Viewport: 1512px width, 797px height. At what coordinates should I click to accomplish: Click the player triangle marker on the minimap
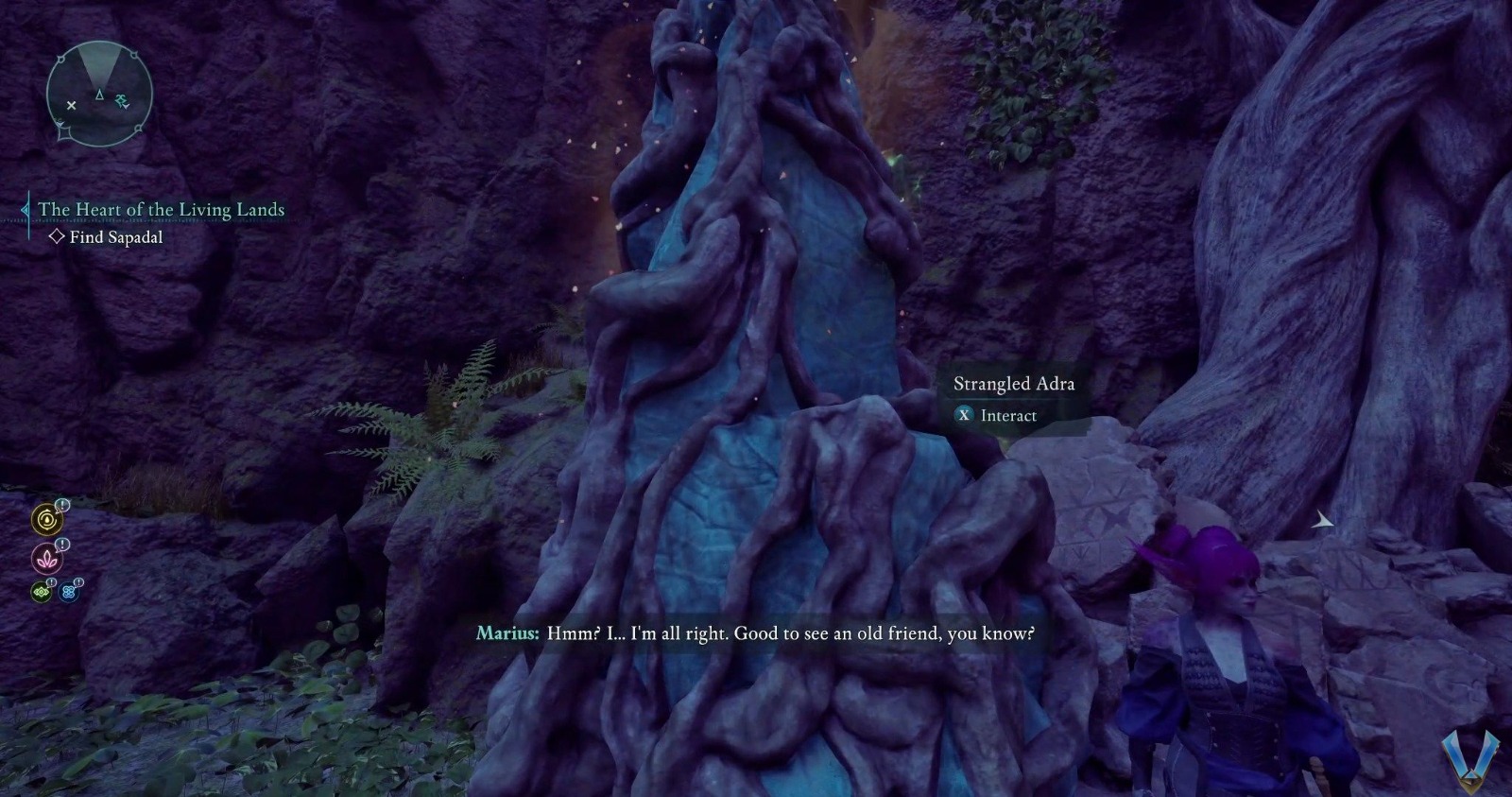(100, 95)
